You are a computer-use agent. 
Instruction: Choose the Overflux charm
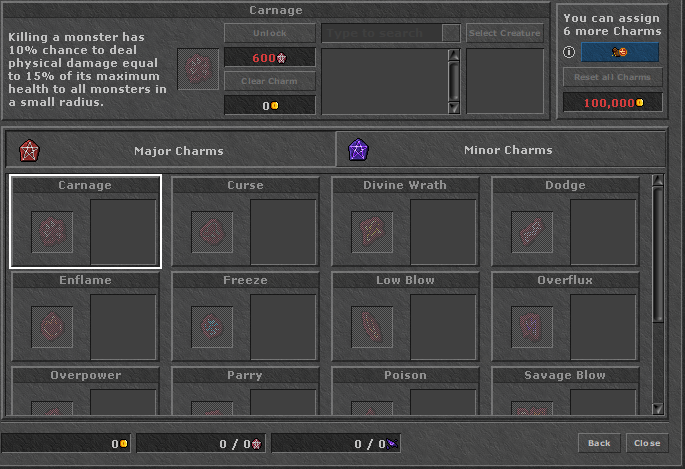(565, 317)
